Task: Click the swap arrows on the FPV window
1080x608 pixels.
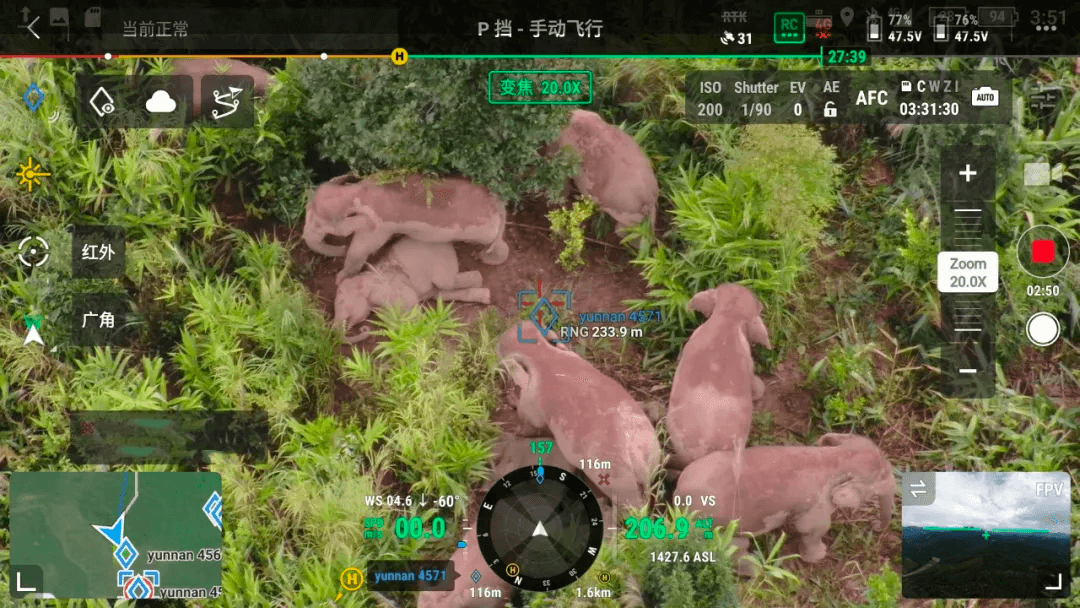Action: click(917, 489)
